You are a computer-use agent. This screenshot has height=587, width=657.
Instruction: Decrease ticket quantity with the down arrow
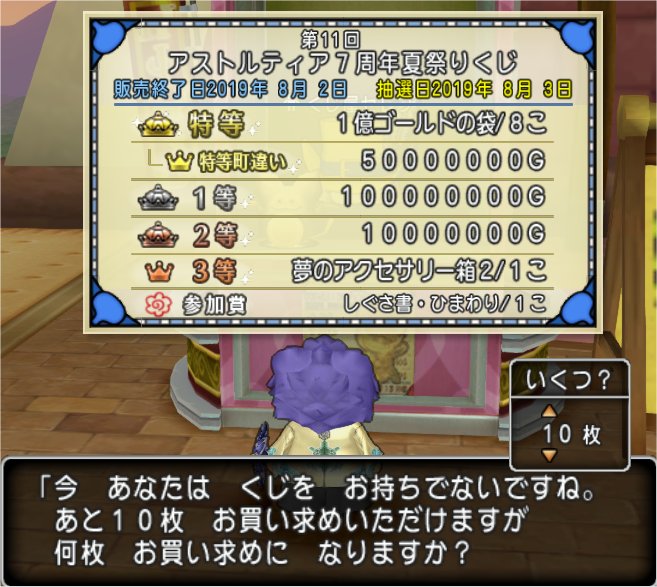(x=545, y=455)
